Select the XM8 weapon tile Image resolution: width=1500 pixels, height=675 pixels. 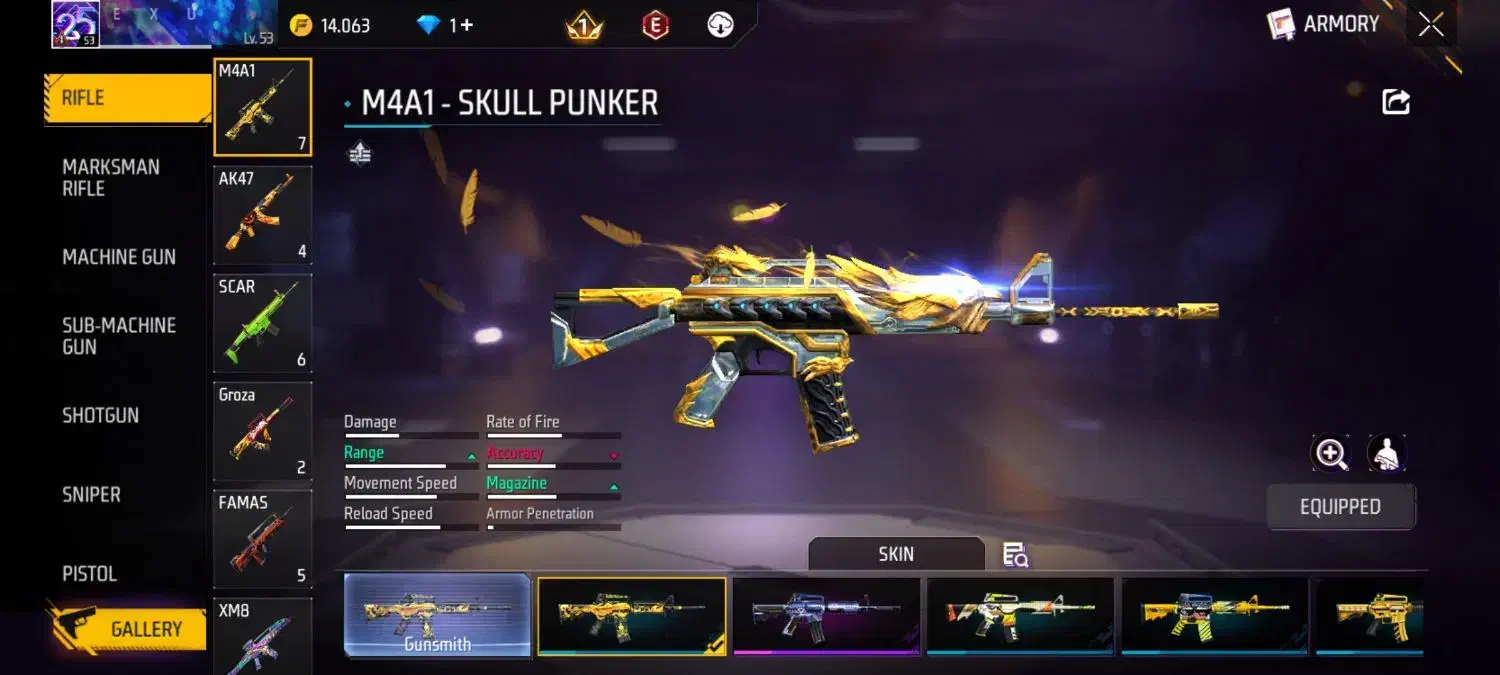[x=262, y=636]
